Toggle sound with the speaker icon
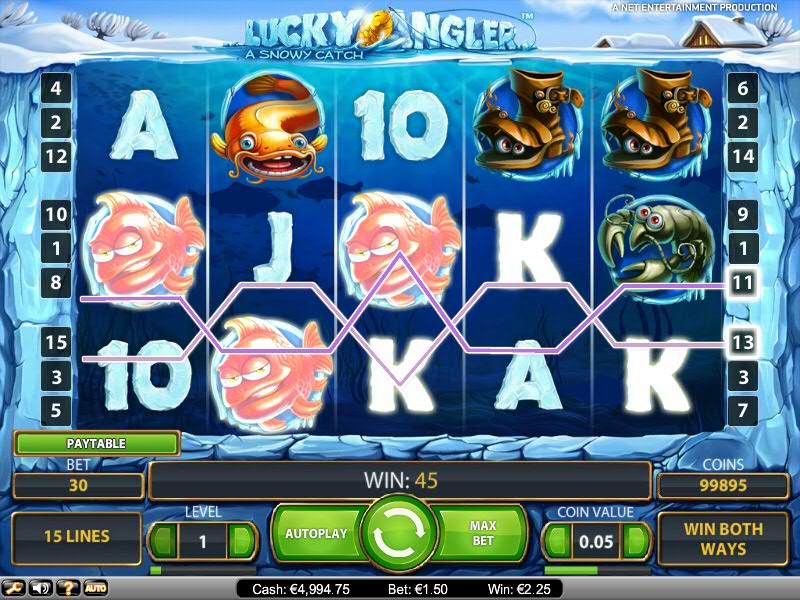The width and height of the screenshot is (800, 600). click(x=42, y=587)
